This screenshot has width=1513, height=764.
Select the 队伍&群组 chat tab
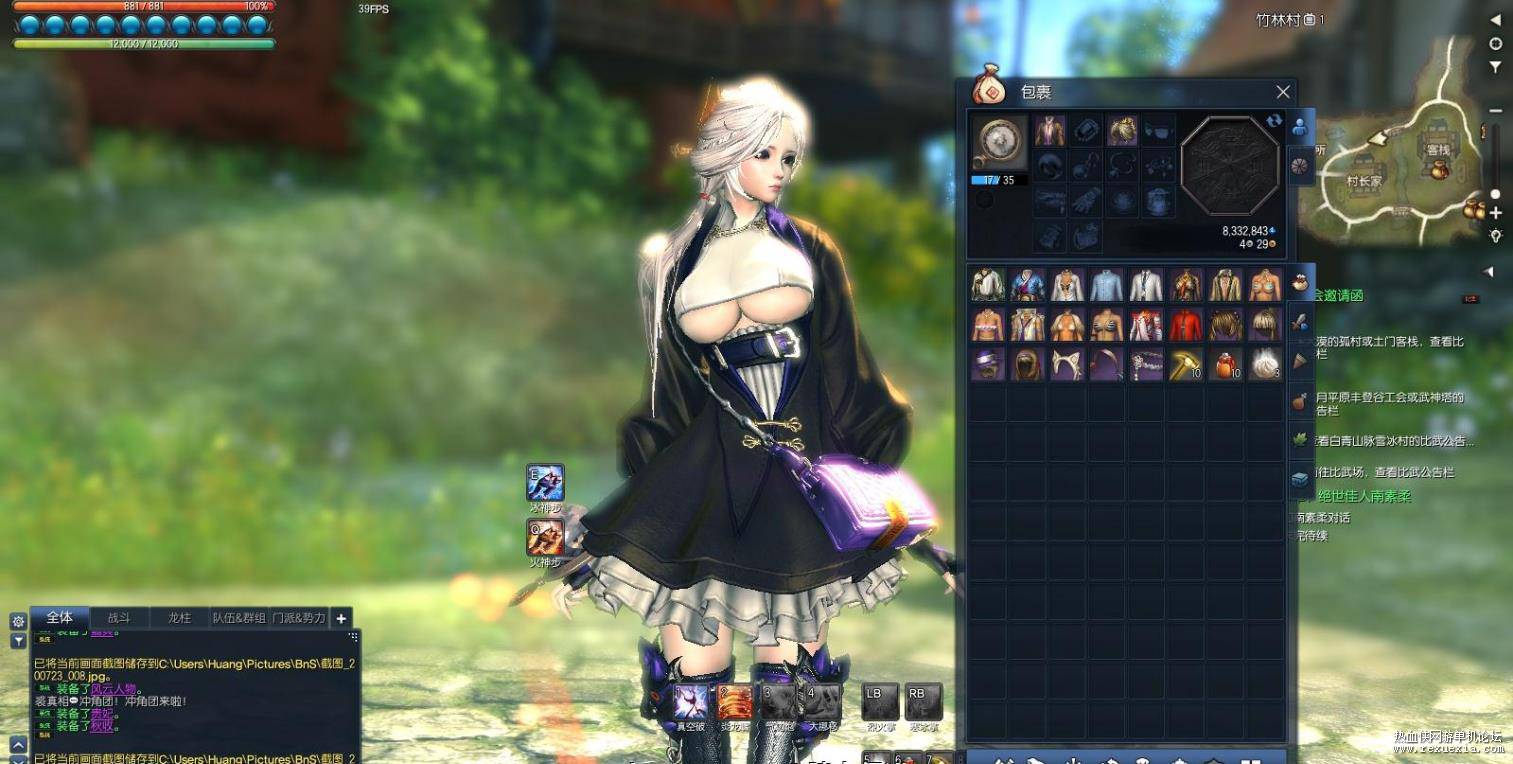(239, 618)
